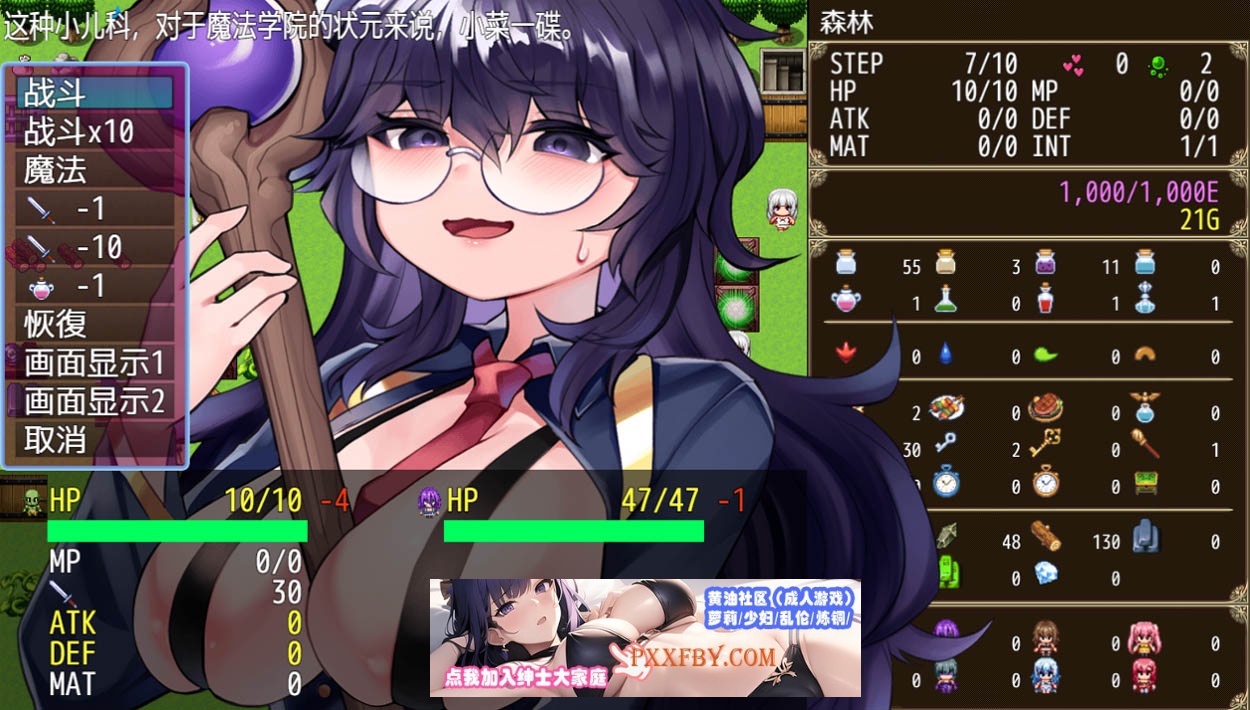Choose 画面显示2 display option
This screenshot has height=710, width=1250.
95,401
